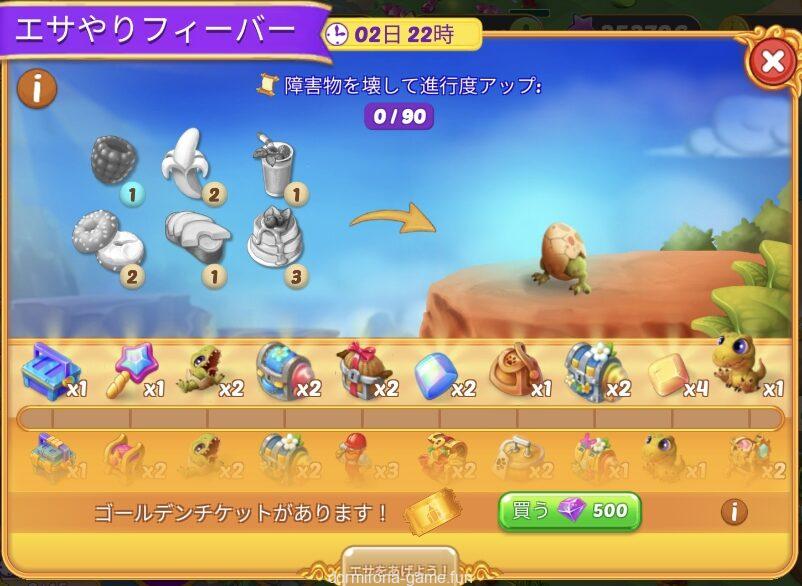Screen dimensions: 802x586
Task: Close the feeding fever event window
Action: (x=771, y=64)
